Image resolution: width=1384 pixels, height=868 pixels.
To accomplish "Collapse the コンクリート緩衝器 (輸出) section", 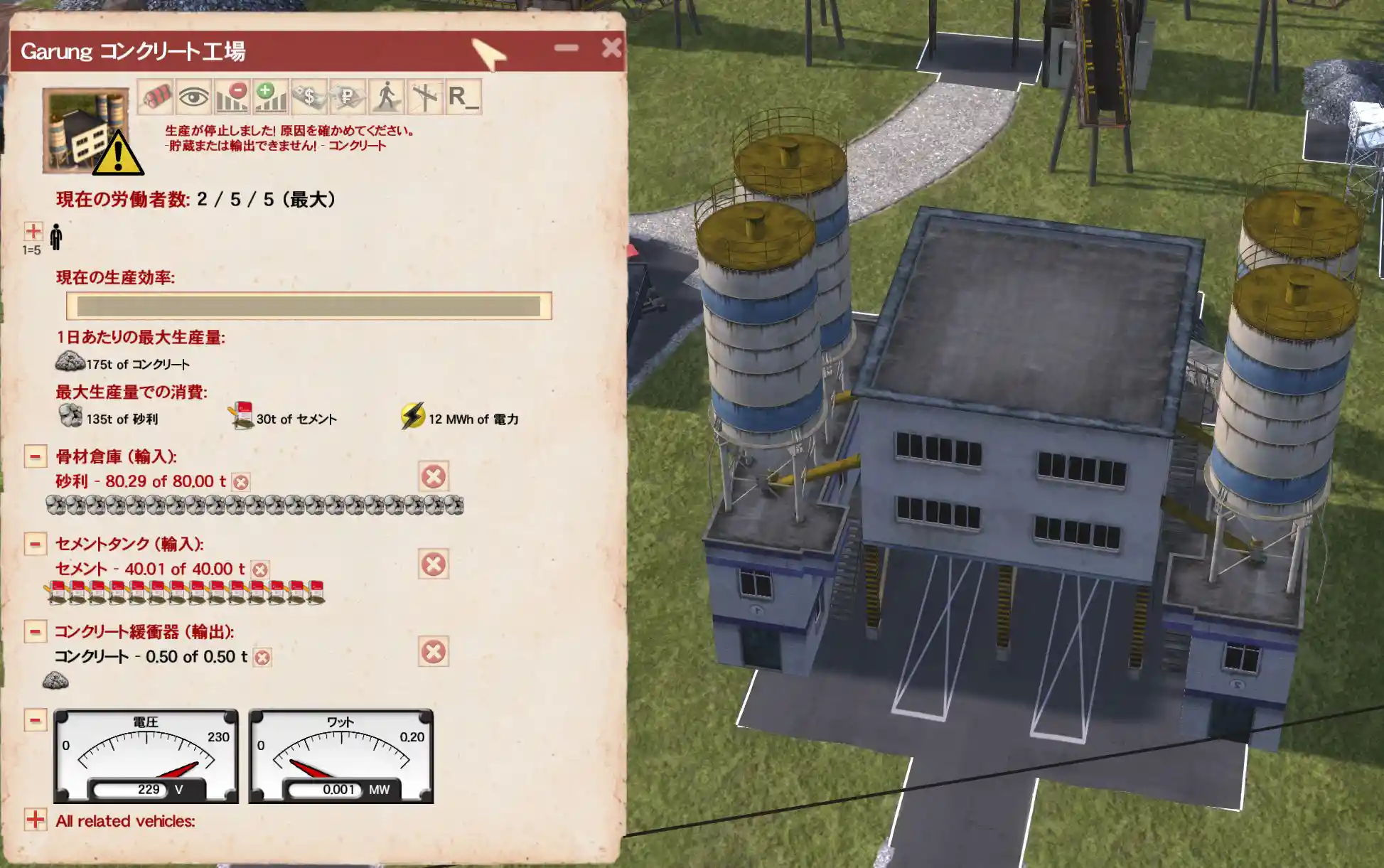I will tap(35, 631).
